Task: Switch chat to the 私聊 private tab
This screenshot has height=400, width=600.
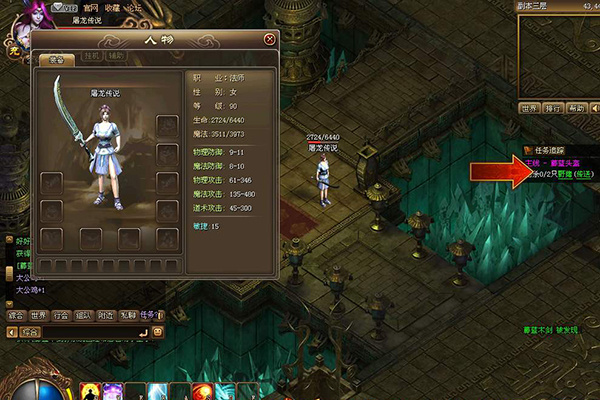Action: (x=127, y=314)
